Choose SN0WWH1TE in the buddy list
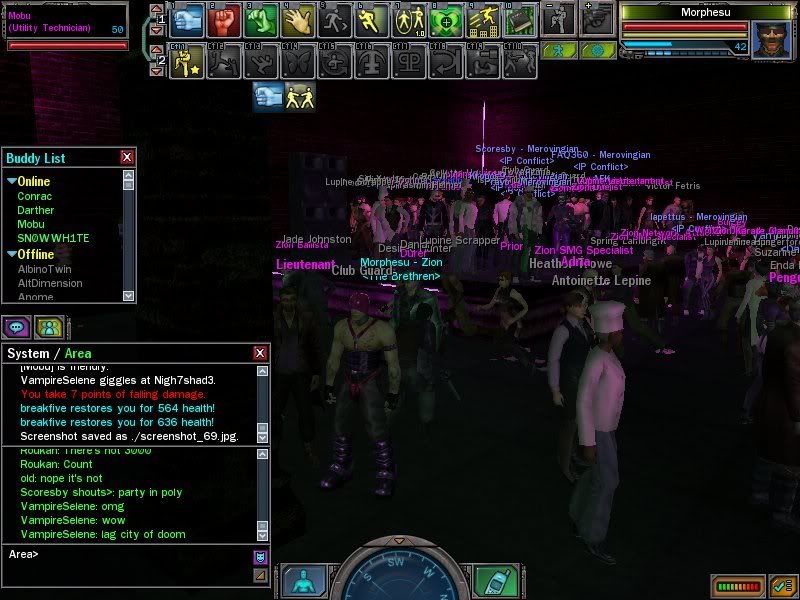The image size is (800, 600). (53, 238)
